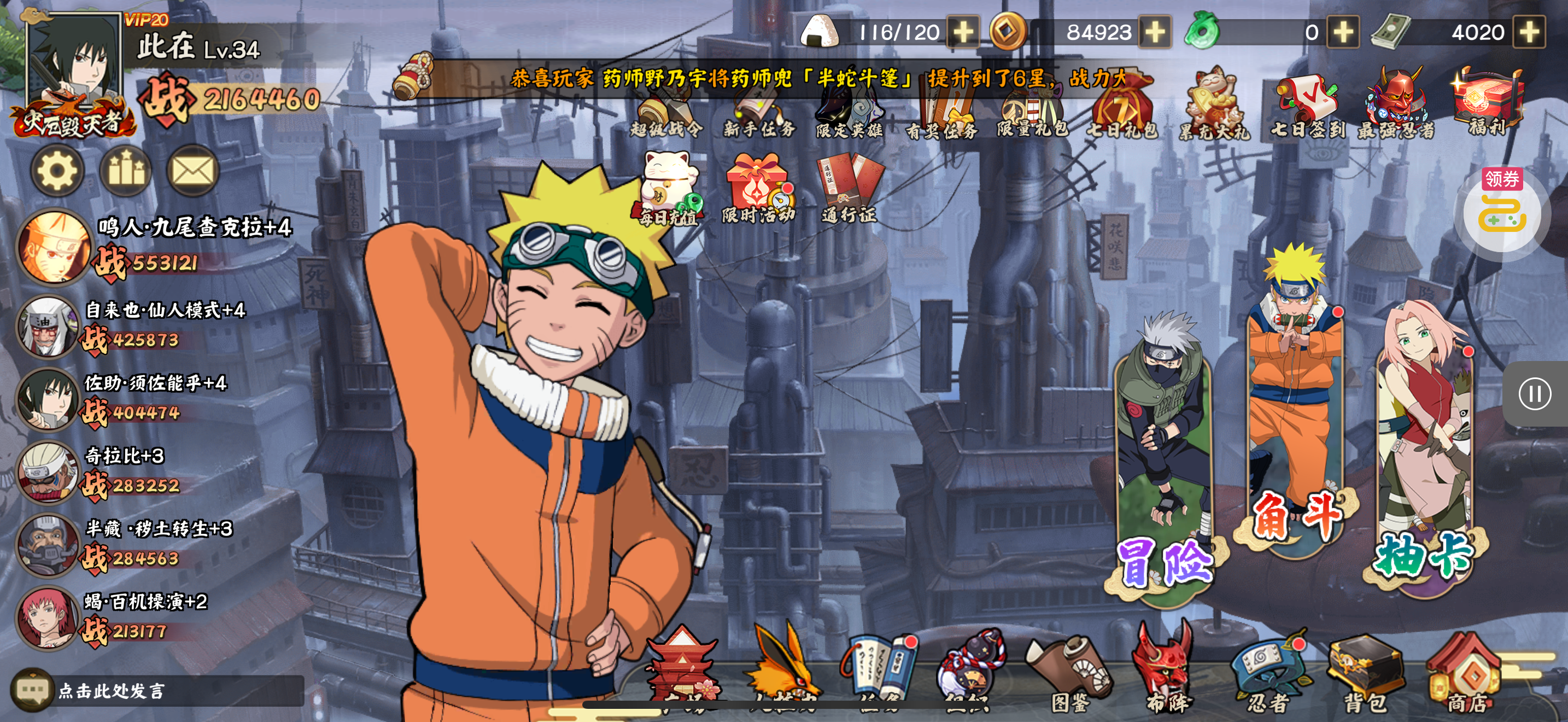Viewport: 1568px width, 722px height.
Task: Add more gold coins
Action: click(x=1155, y=32)
